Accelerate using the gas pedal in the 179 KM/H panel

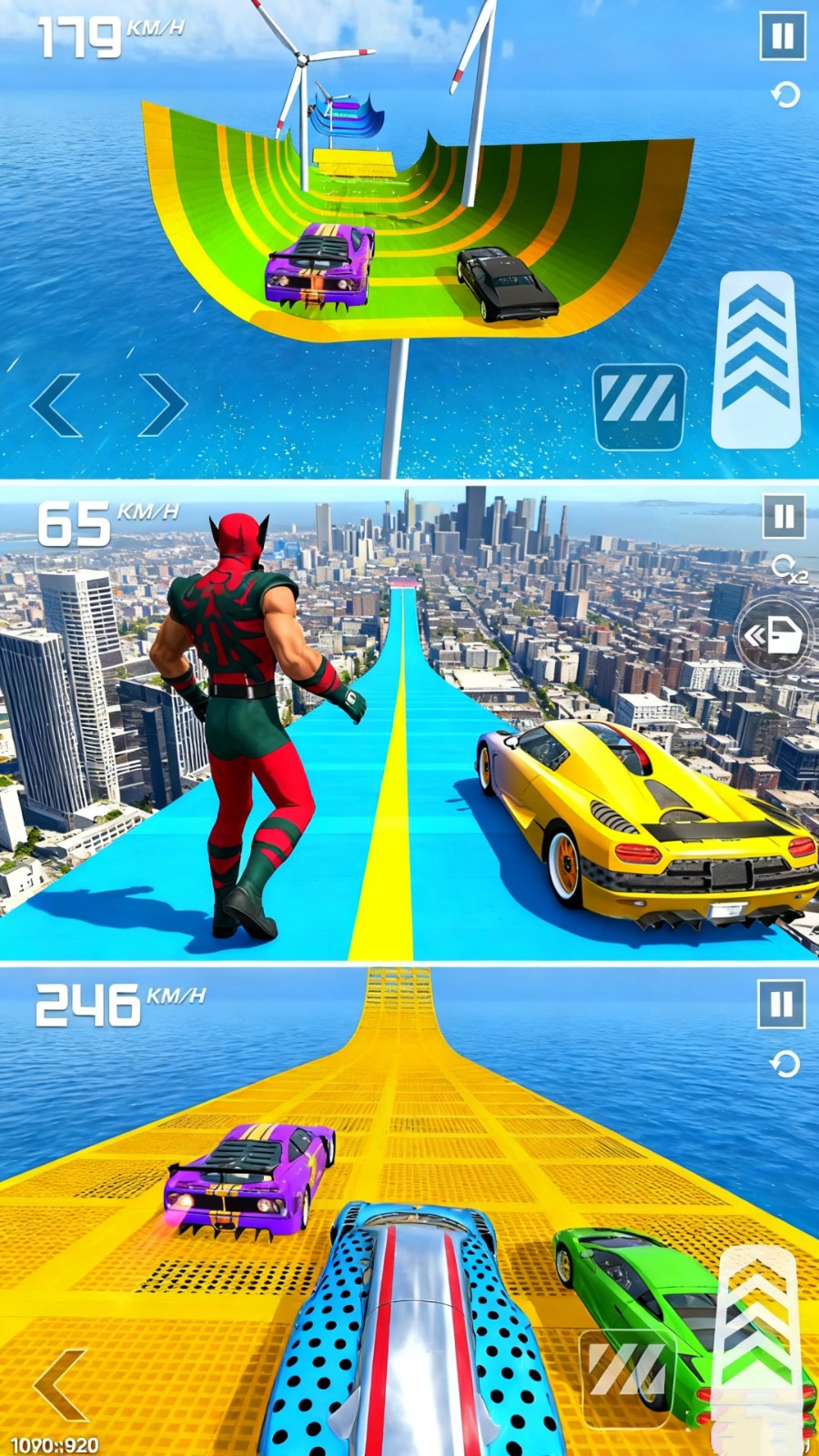(754, 359)
